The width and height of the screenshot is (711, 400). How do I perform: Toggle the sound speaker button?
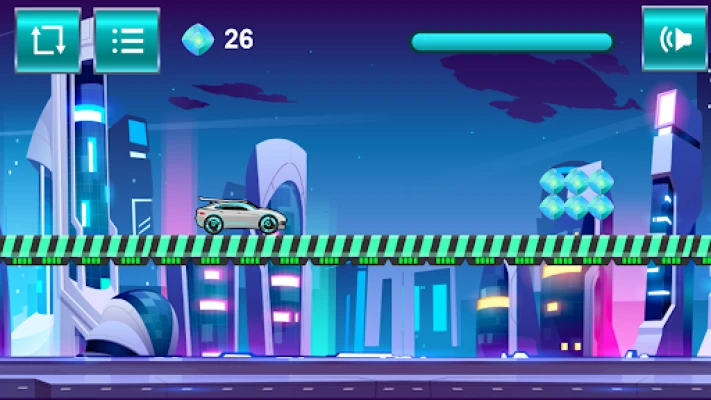(674, 39)
